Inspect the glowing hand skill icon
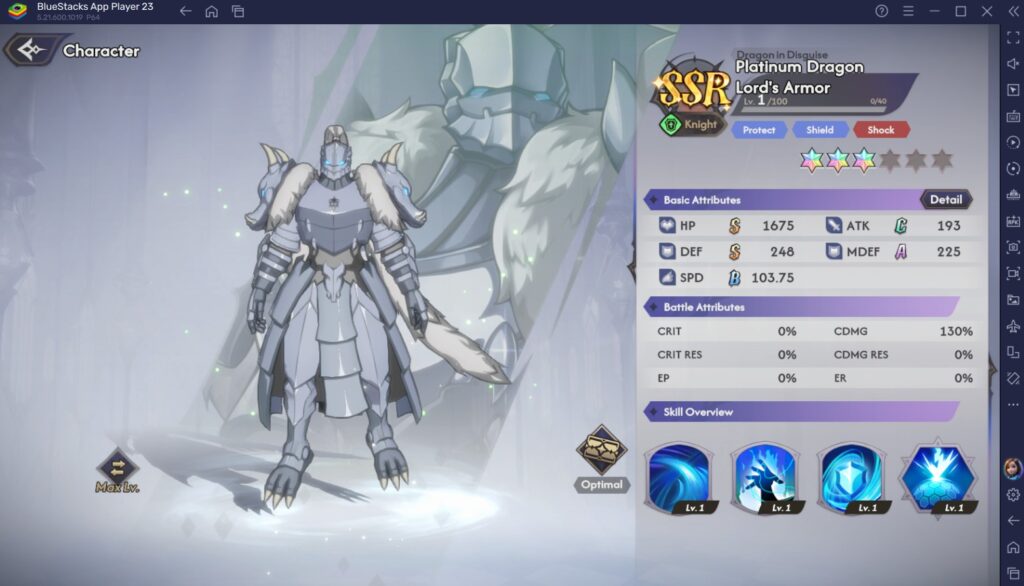This screenshot has width=1024, height=586. 764,478
